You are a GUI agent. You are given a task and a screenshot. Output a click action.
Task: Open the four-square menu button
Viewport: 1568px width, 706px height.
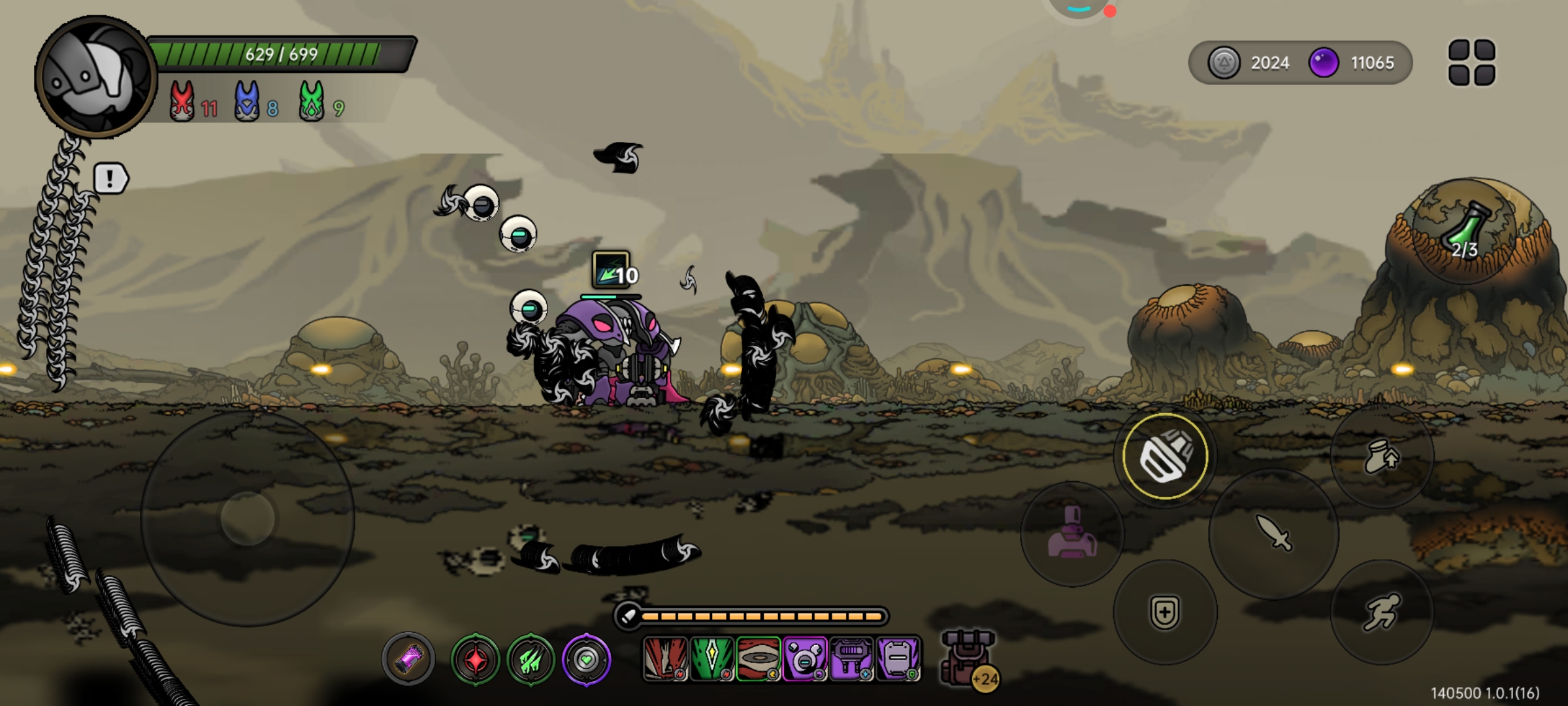click(x=1471, y=63)
